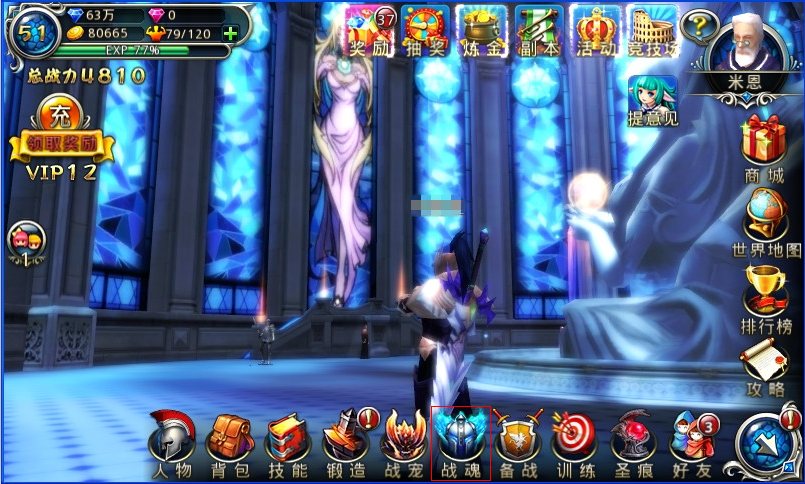Click the green plus stamina button

(x=231, y=33)
